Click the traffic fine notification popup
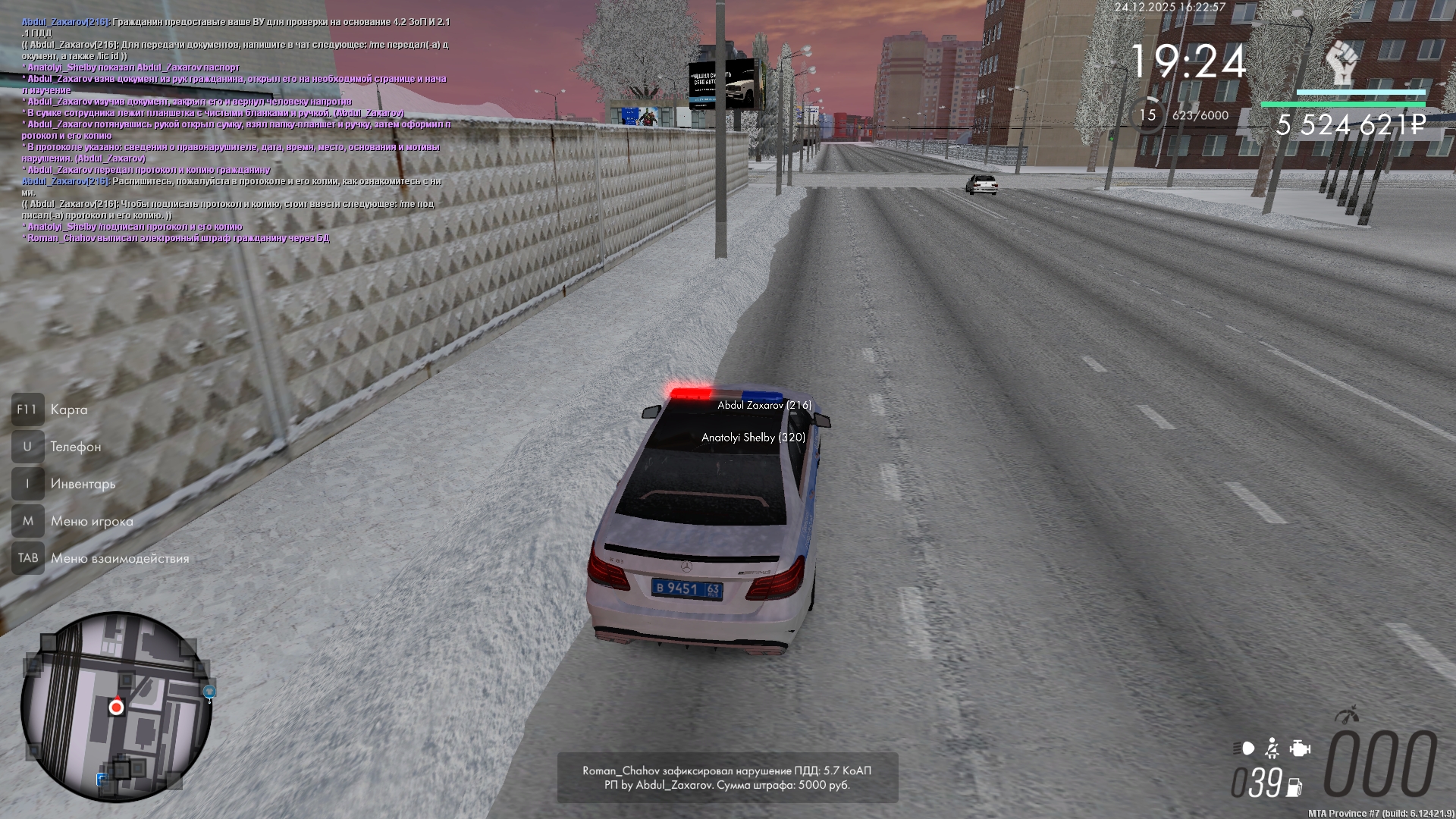 coord(727,777)
